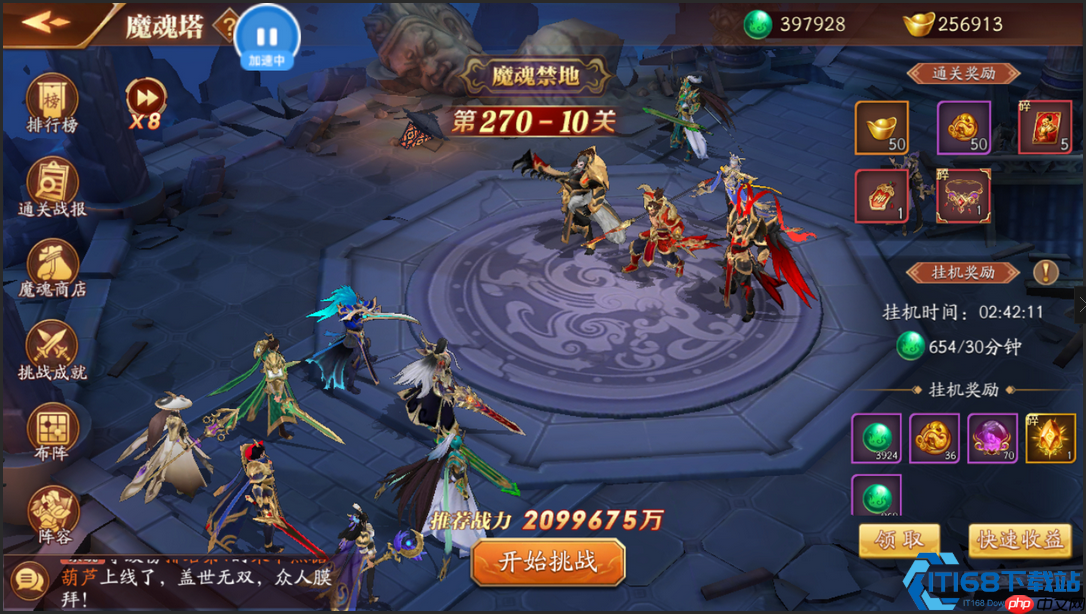Toggle the x8 speed-up button
The width and height of the screenshot is (1086, 614).
(x=145, y=102)
